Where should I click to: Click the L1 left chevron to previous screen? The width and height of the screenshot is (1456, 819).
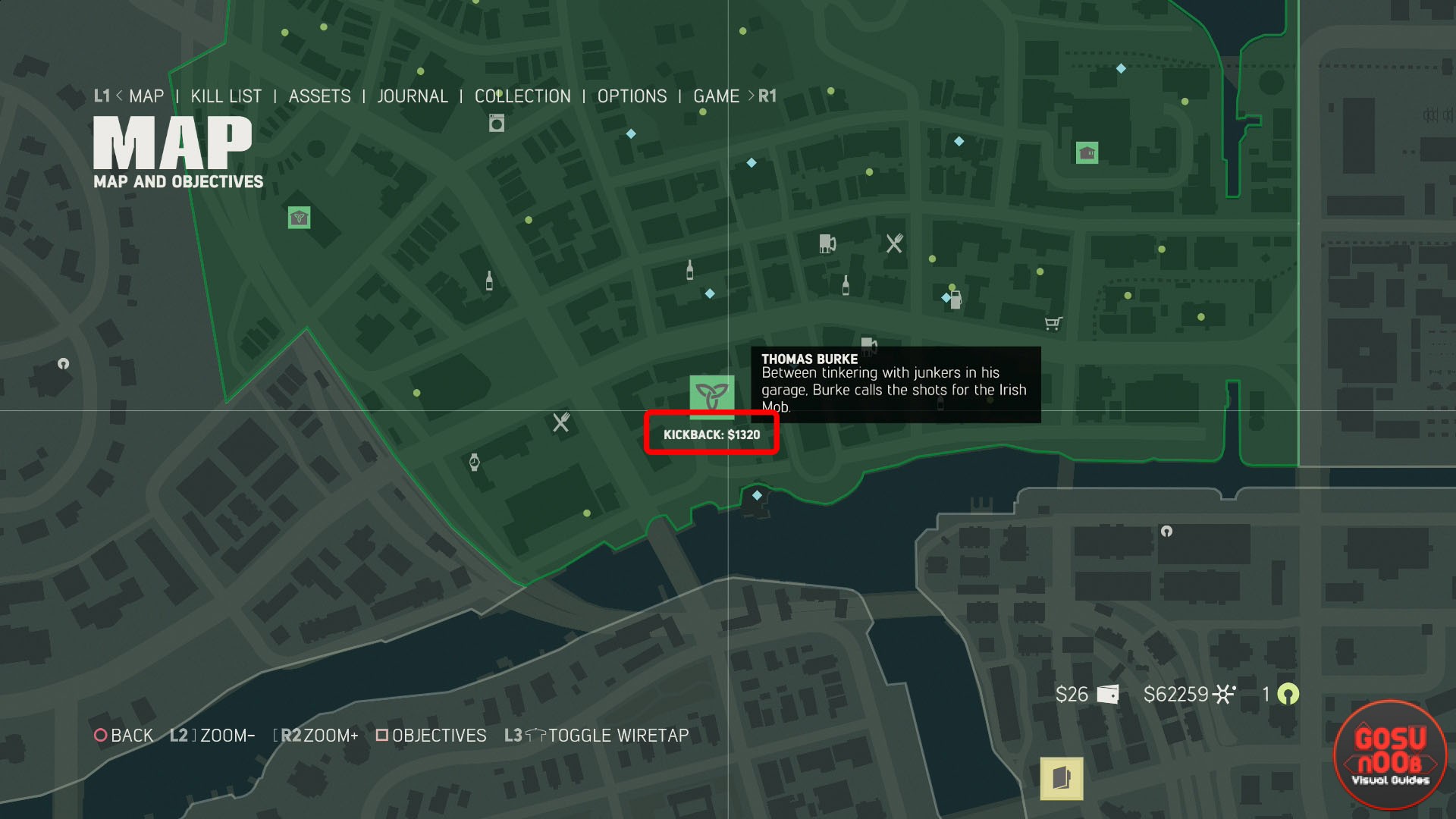pos(120,96)
